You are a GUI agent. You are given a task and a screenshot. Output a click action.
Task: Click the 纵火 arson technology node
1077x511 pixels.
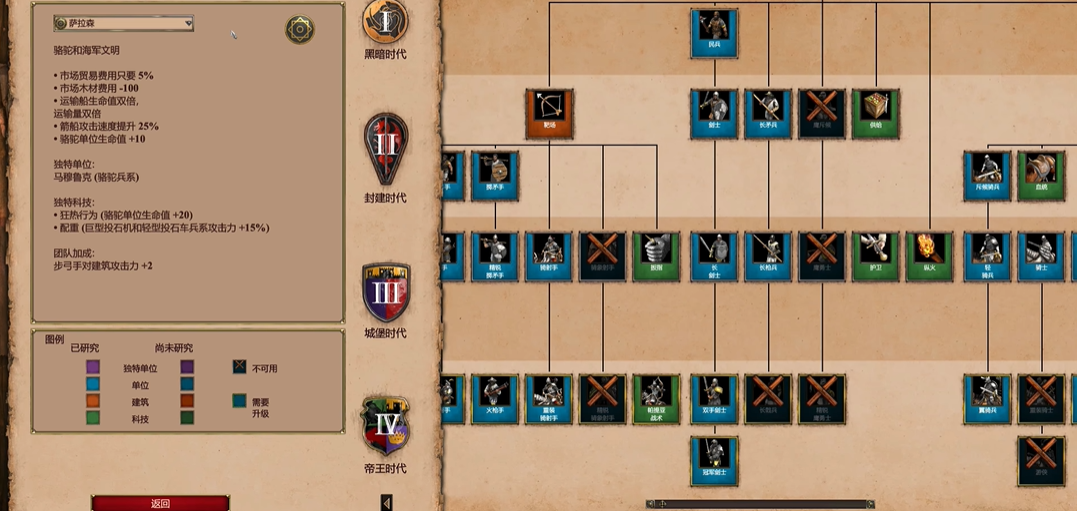930,256
